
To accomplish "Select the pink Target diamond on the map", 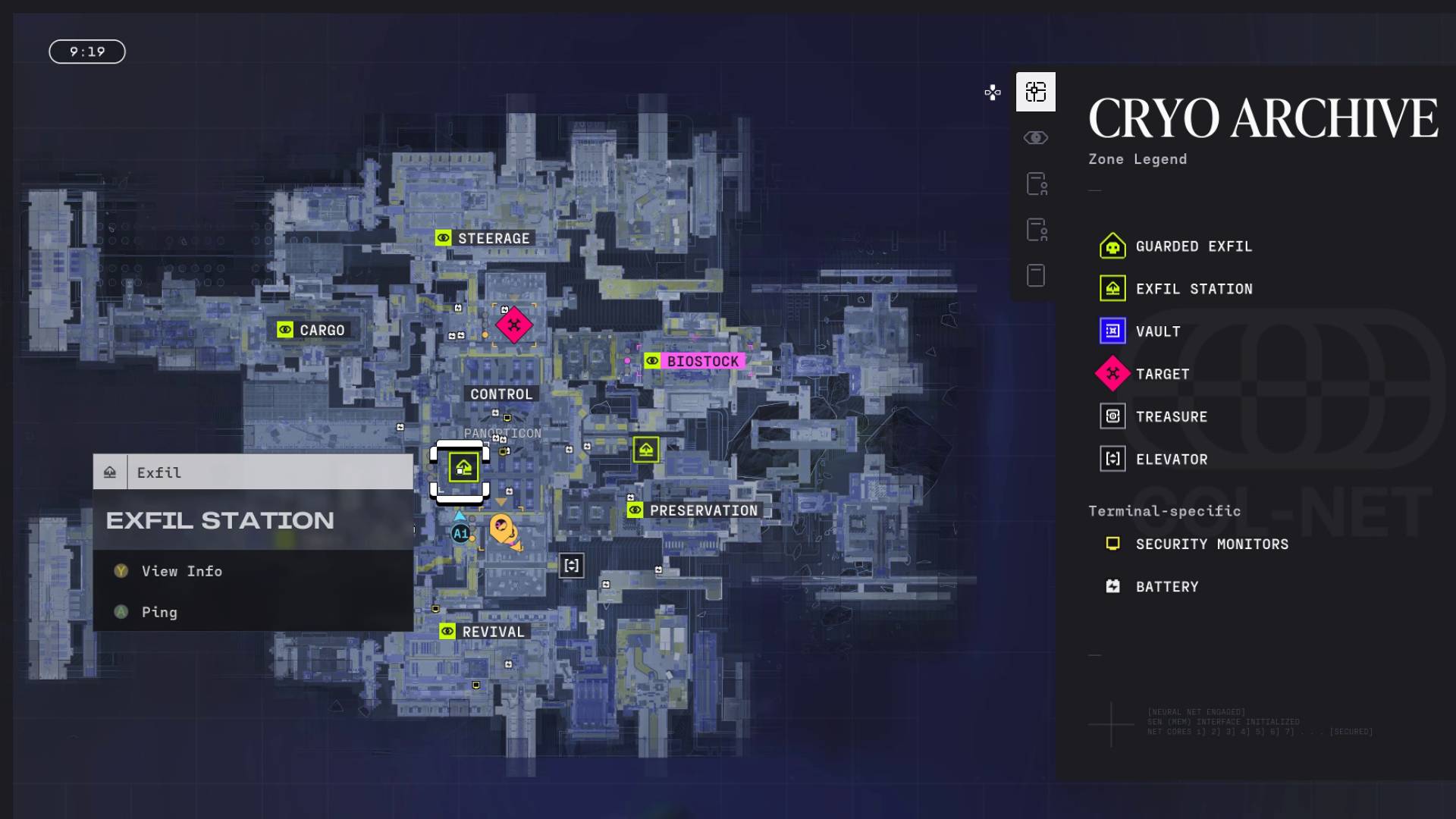I will point(514,325).
